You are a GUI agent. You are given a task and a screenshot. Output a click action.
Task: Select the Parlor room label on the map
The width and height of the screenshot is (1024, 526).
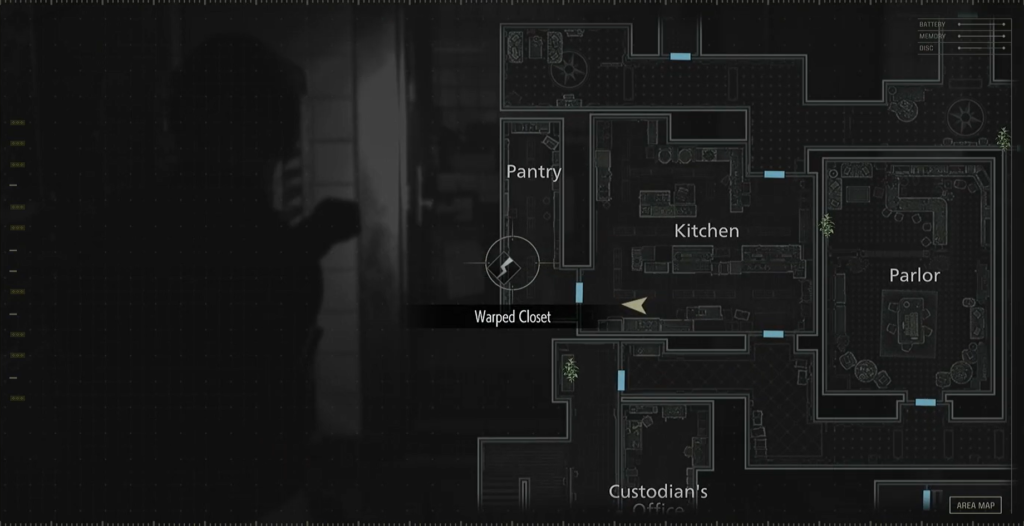(914, 275)
